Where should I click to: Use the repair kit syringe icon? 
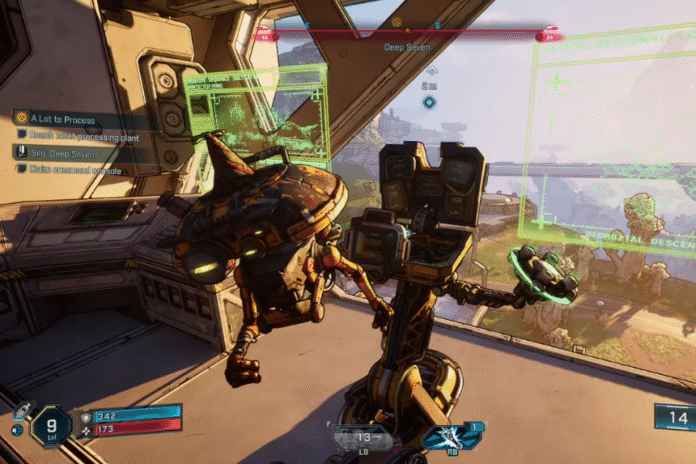pyautogui.click(x=19, y=411)
